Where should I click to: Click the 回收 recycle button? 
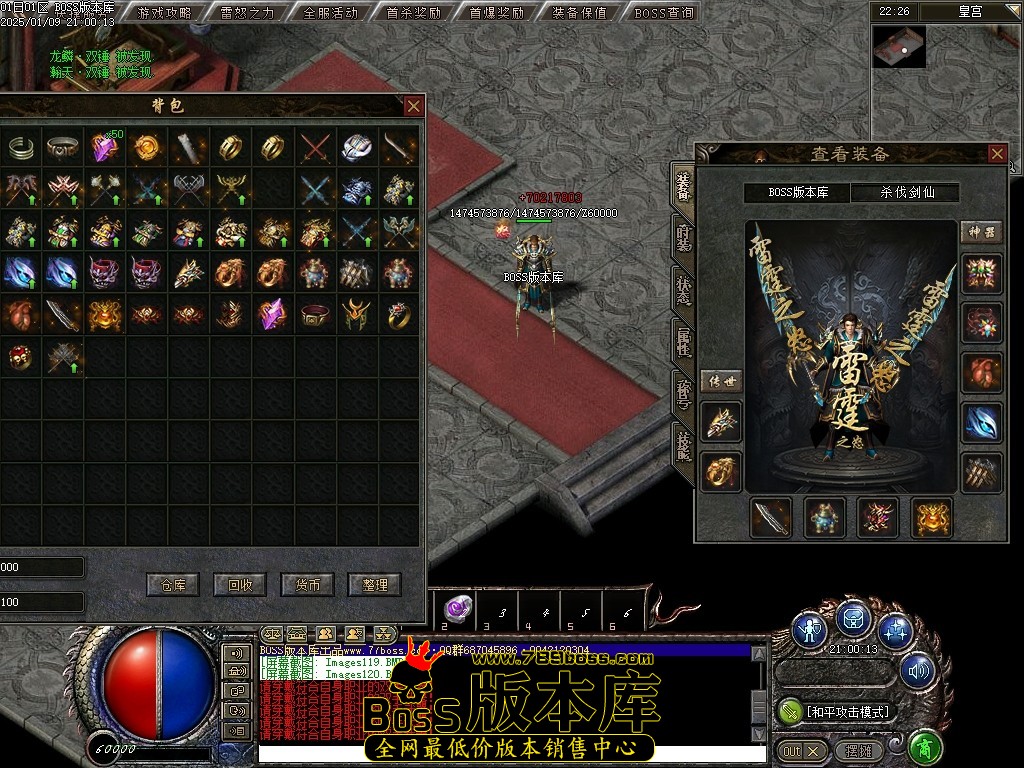[240, 585]
